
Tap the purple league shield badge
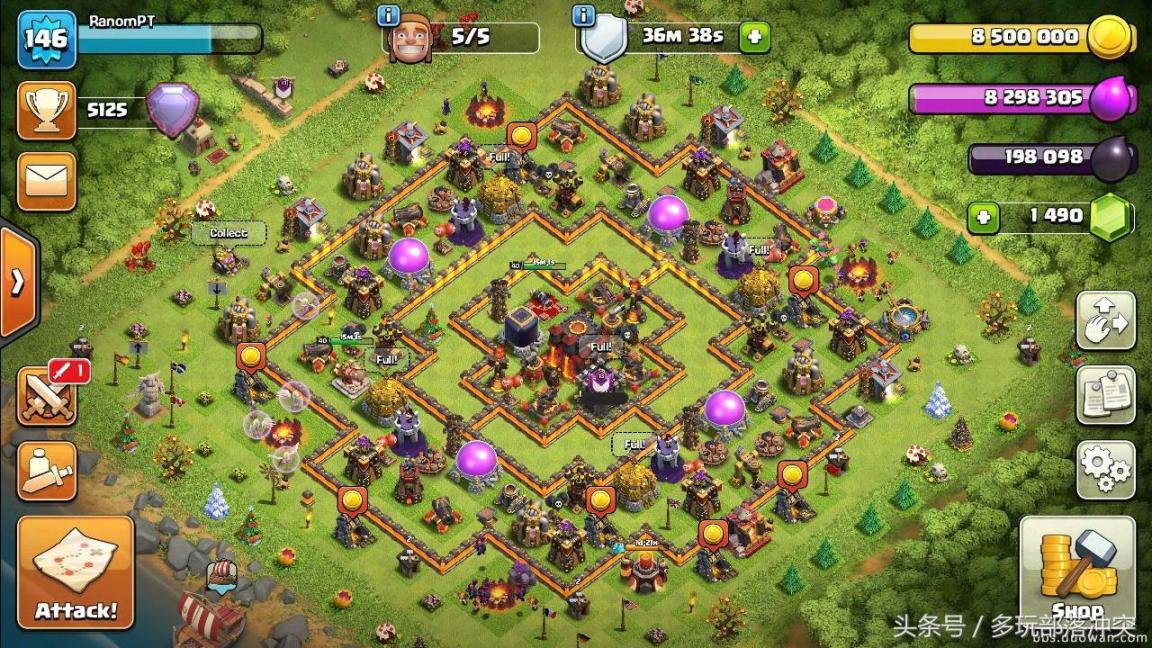click(172, 108)
